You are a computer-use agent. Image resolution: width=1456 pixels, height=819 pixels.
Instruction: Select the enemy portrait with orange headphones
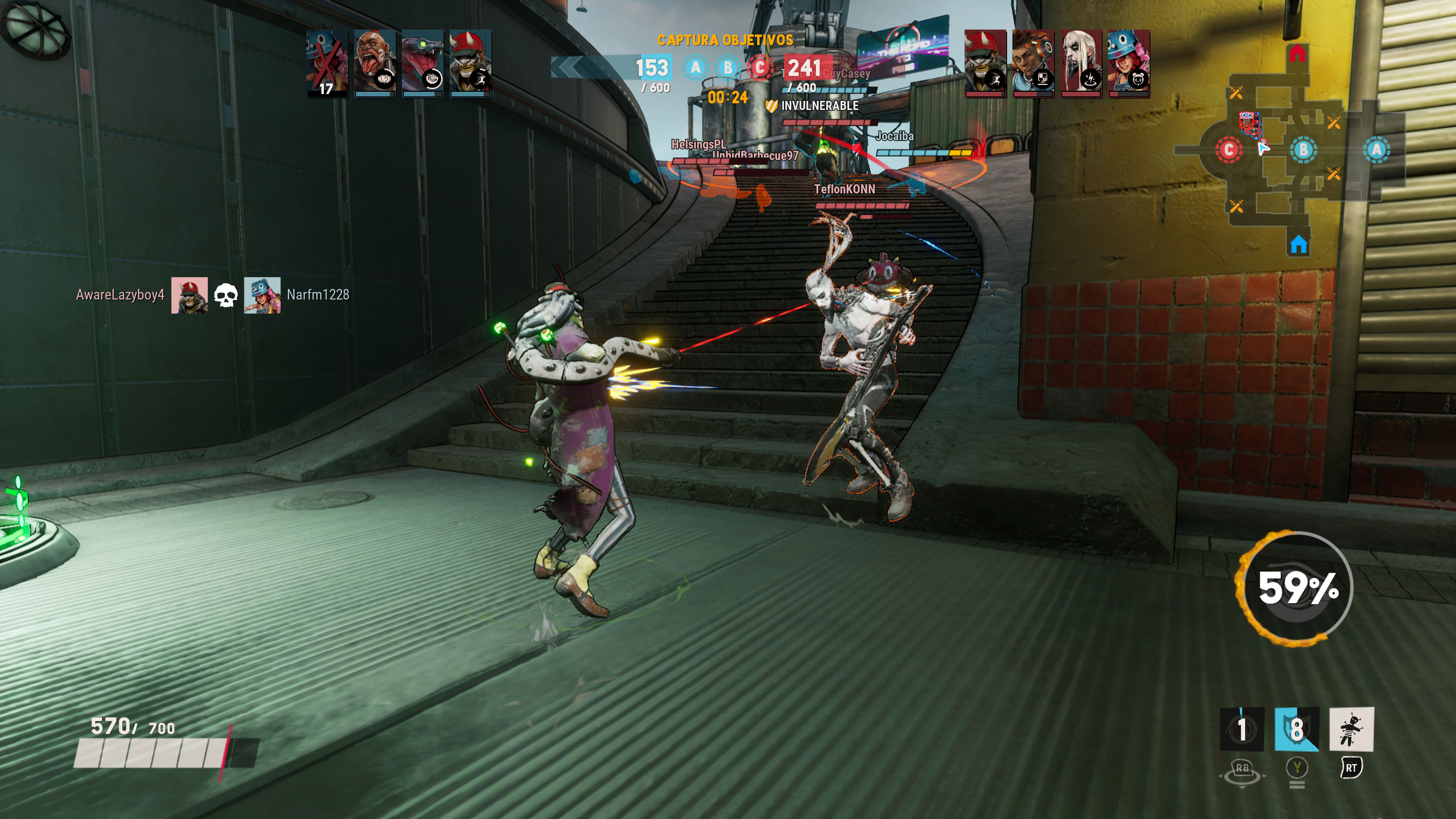pyautogui.click(x=1032, y=63)
